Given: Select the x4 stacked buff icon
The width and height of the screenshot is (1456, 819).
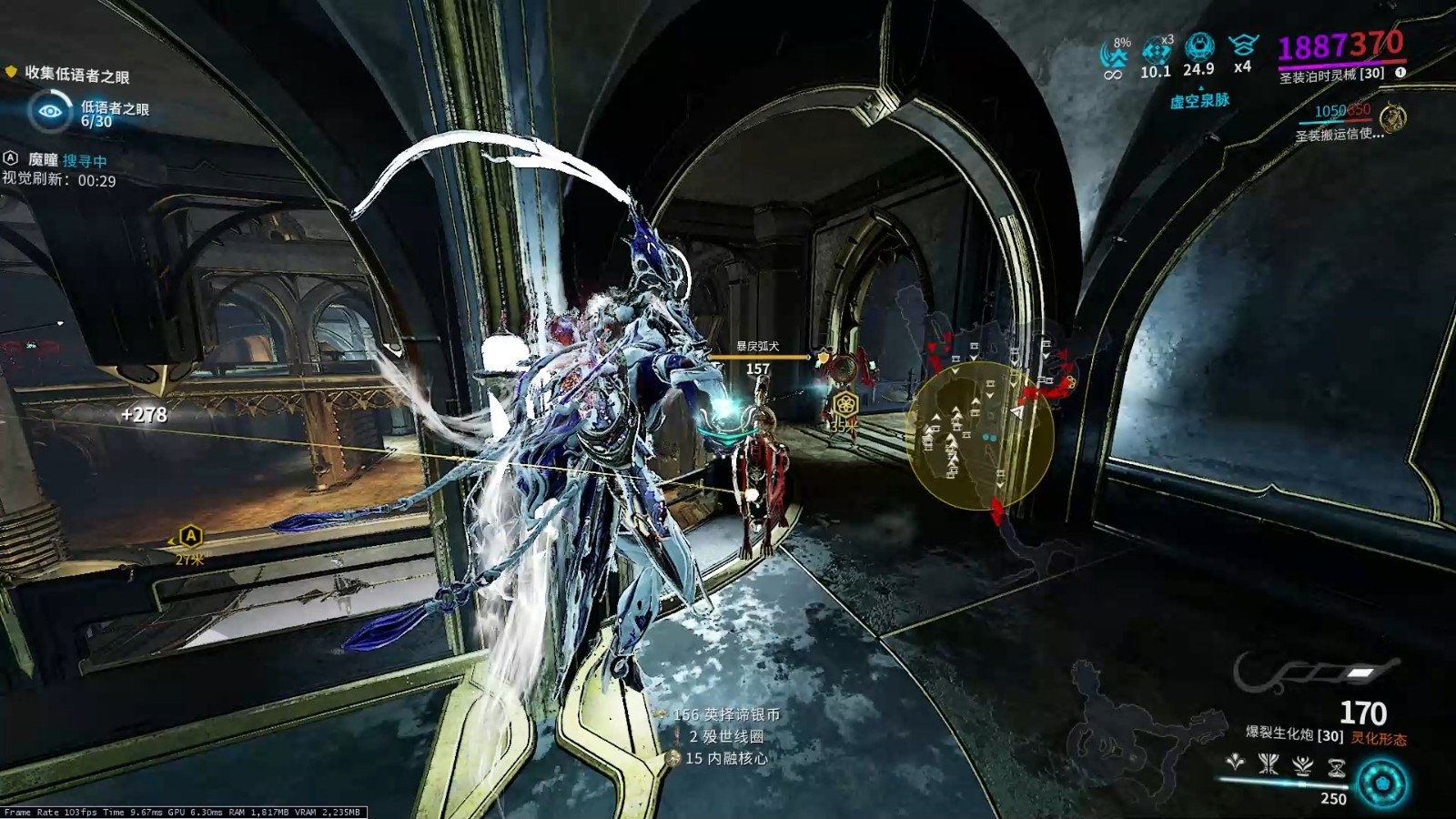Looking at the screenshot, I should (1243, 45).
